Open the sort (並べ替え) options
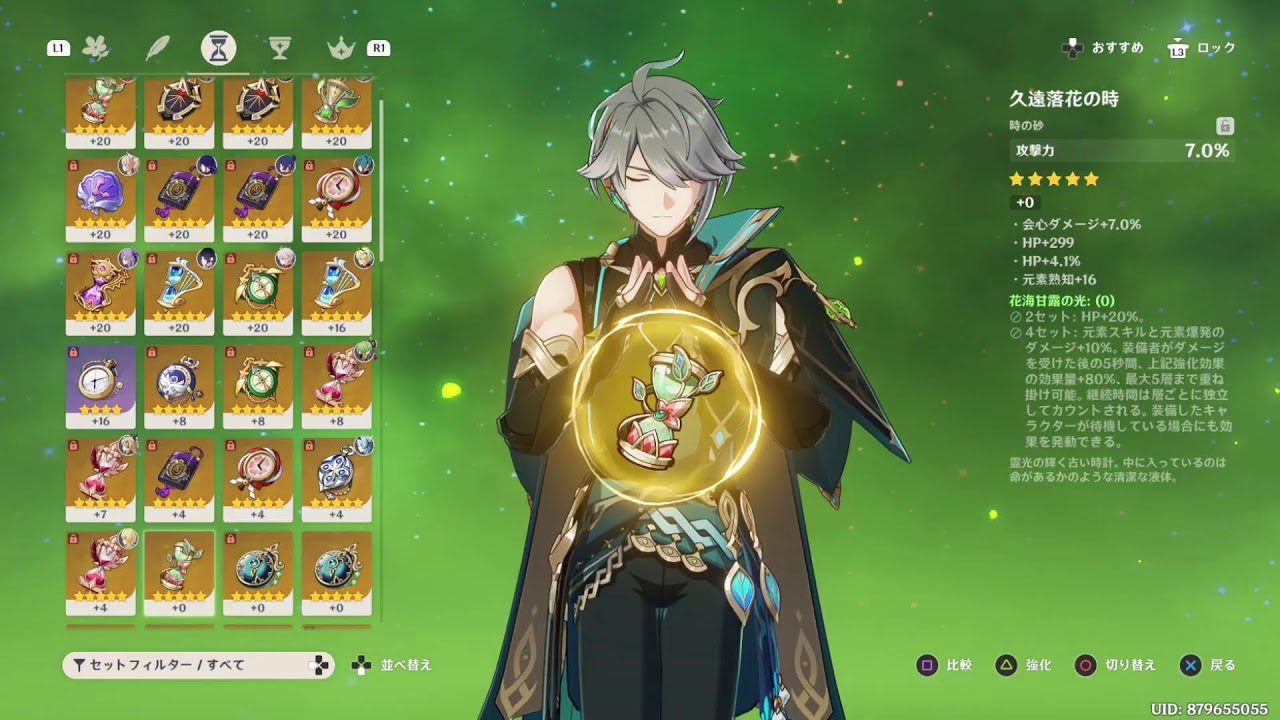 (x=392, y=665)
